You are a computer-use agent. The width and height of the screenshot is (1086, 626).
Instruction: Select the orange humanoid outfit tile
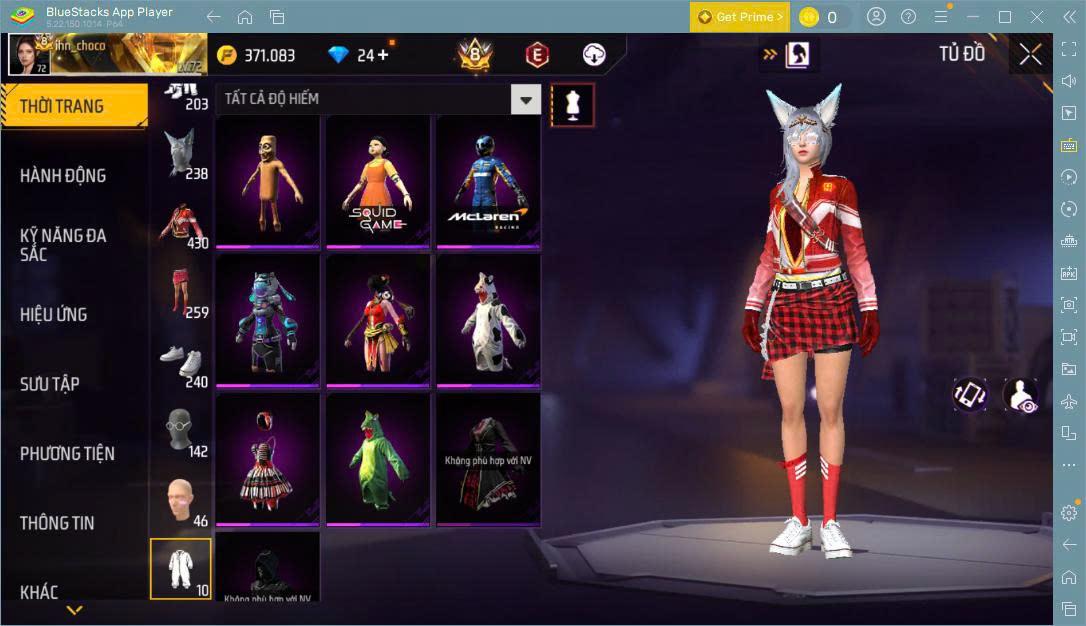[x=267, y=181]
